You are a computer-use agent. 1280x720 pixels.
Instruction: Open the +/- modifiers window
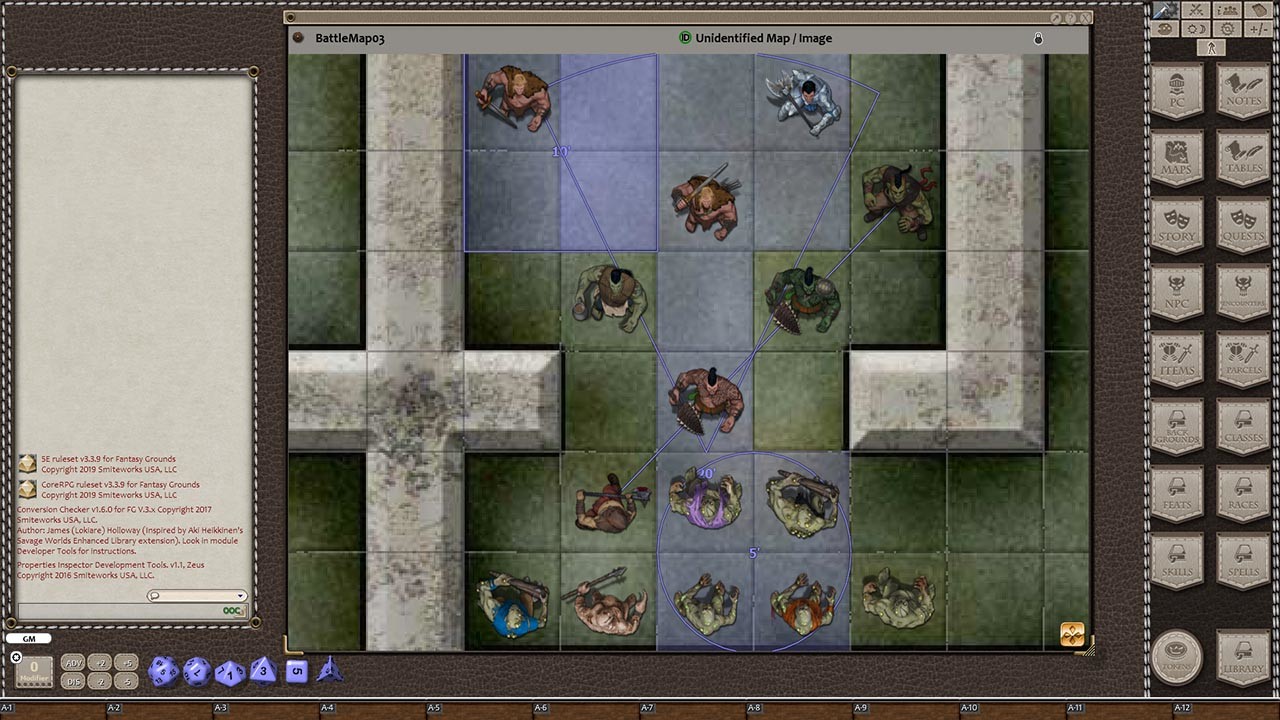coord(1261,27)
